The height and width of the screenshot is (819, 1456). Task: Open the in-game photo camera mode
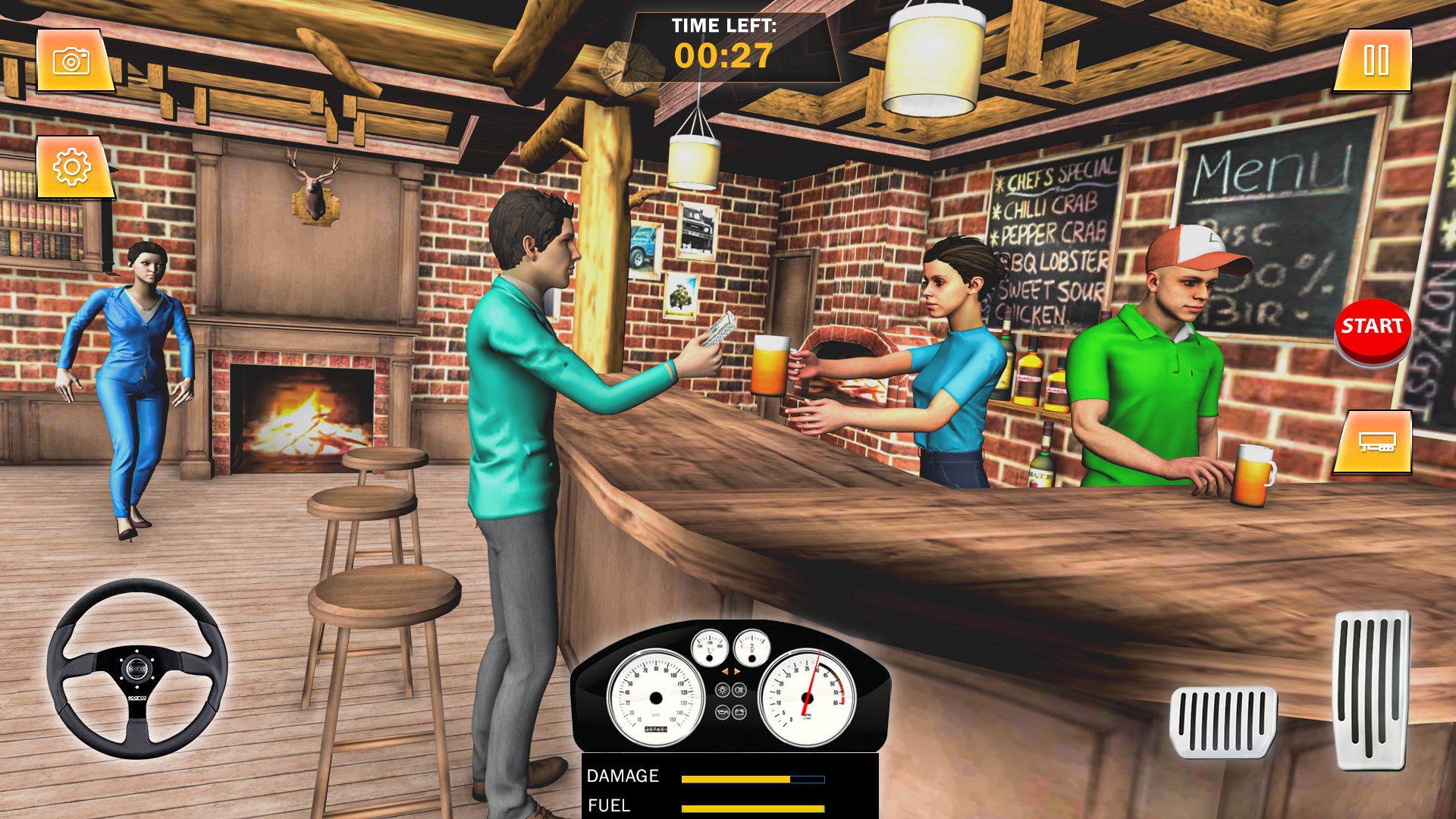click(74, 60)
